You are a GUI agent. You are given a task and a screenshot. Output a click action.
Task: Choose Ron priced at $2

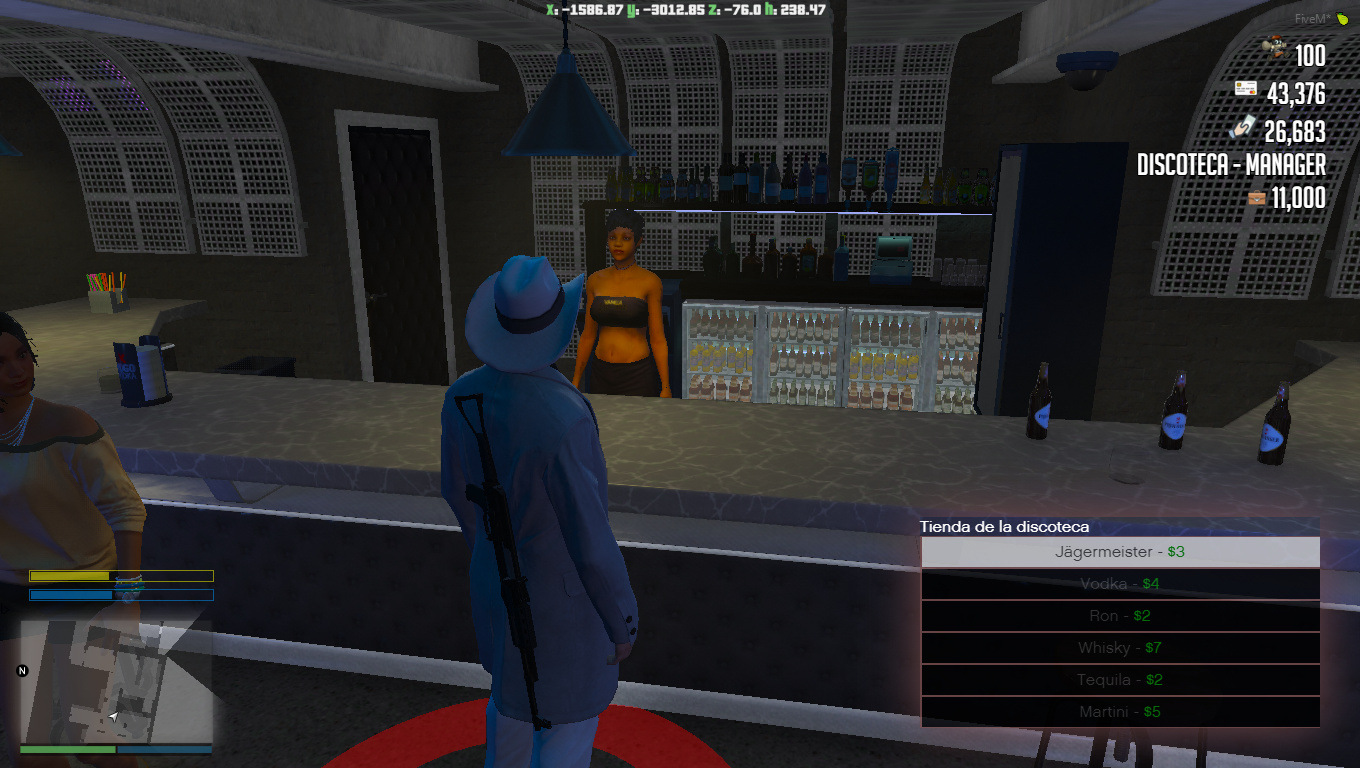(x=1120, y=615)
